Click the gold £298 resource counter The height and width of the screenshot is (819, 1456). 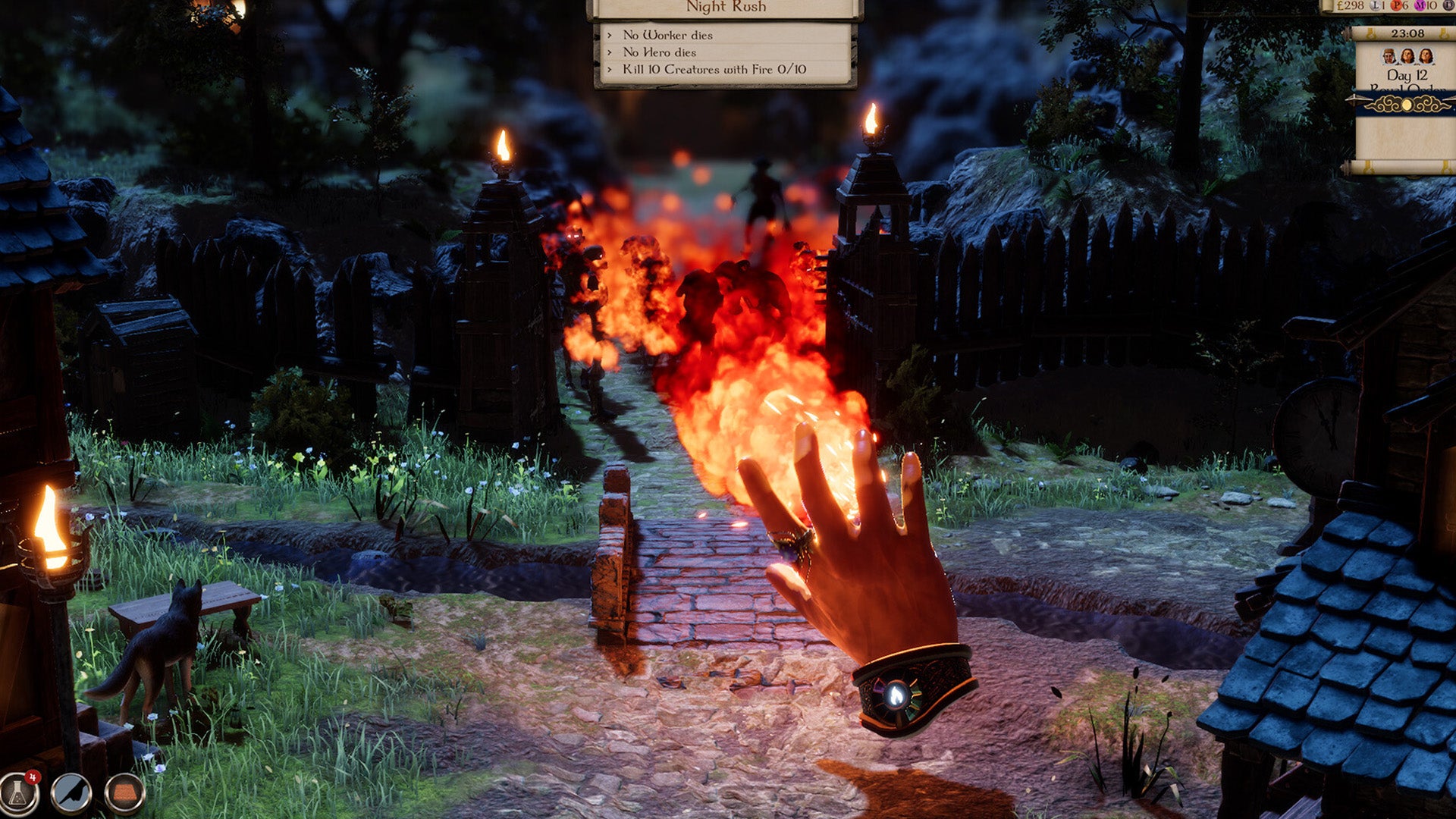pyautogui.click(x=1351, y=5)
